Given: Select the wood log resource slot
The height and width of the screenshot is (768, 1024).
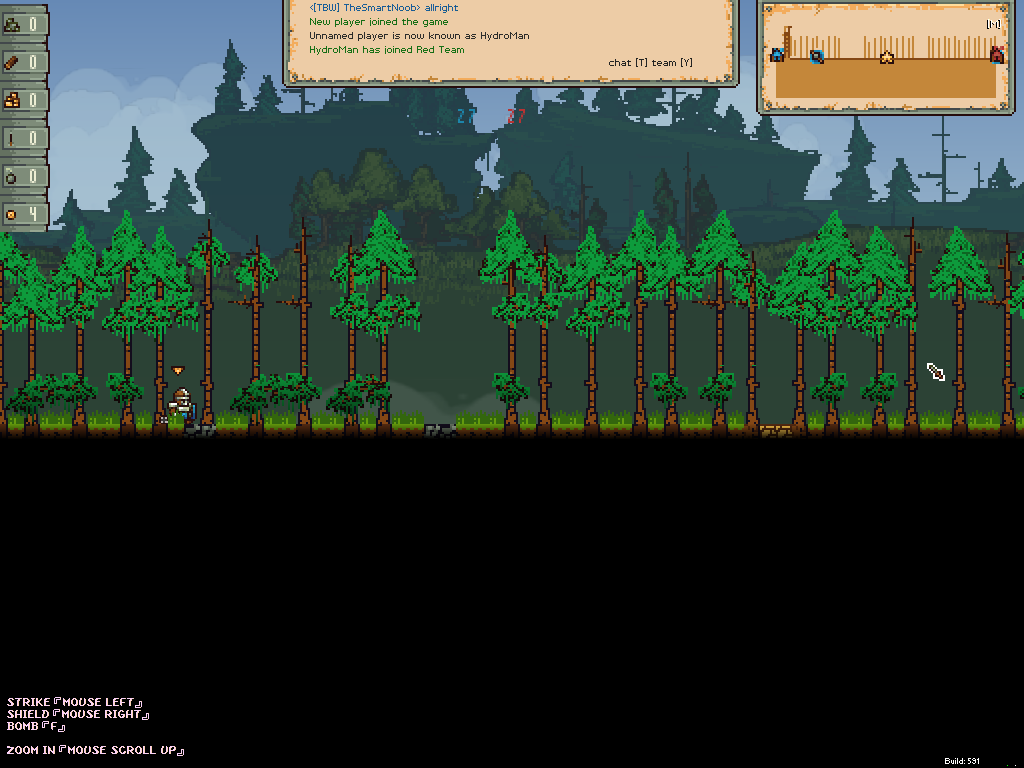Looking at the screenshot, I should pyautogui.click(x=23, y=62).
